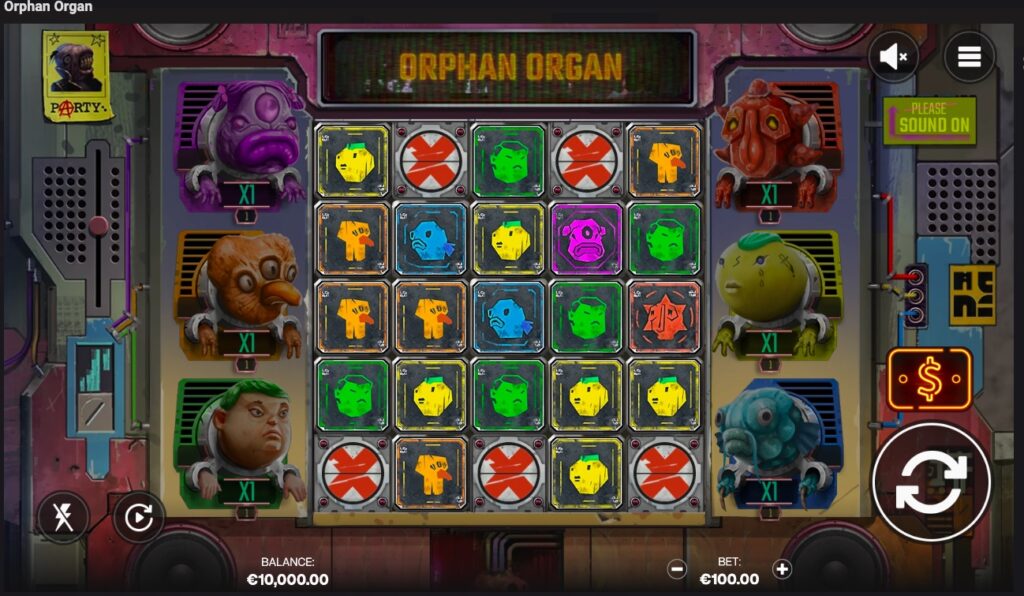This screenshot has width=1024, height=596.
Task: Increase the bet with the plus button
Action: tap(782, 569)
